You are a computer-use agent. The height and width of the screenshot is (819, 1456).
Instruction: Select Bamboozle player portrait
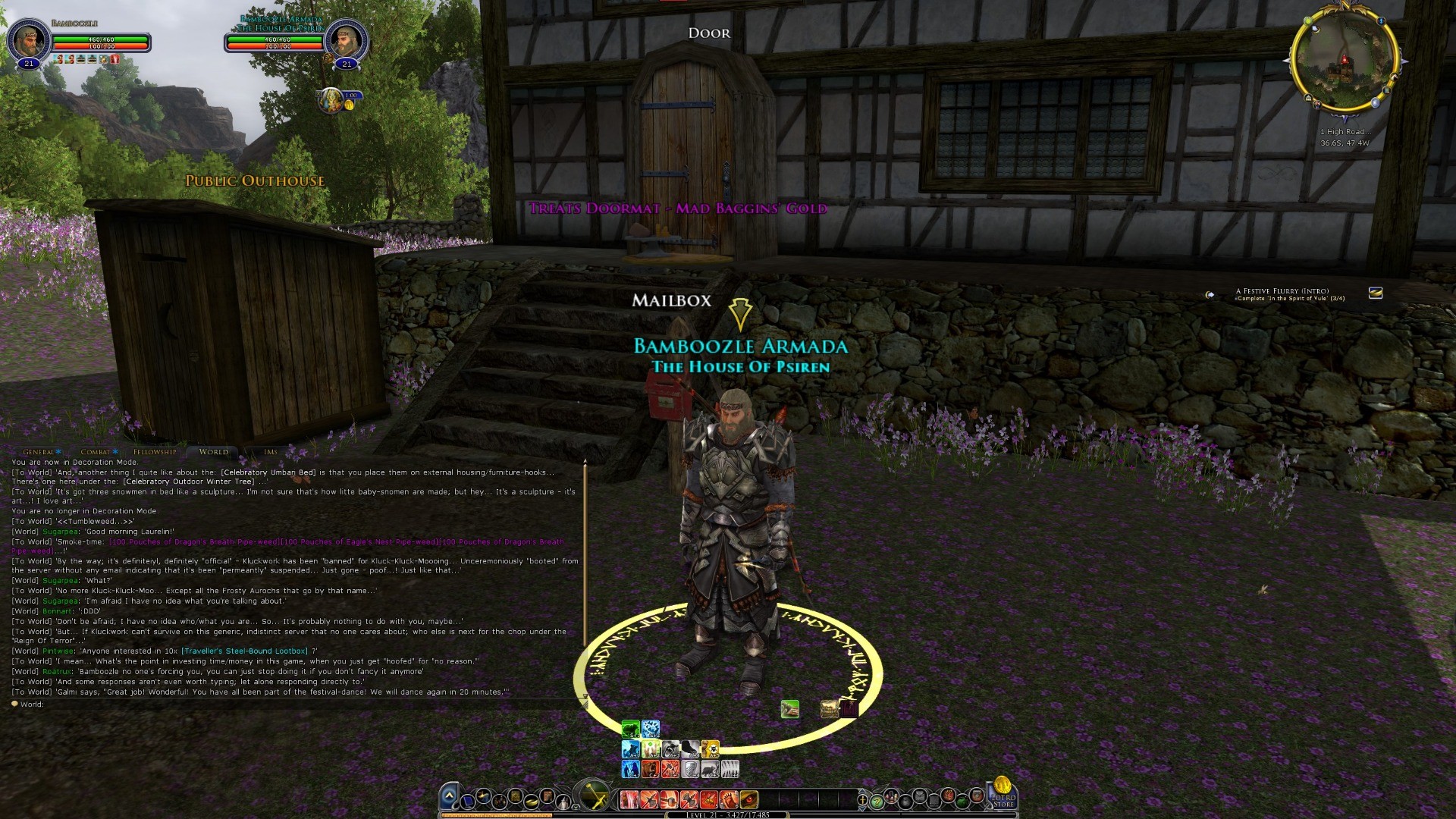click(x=29, y=39)
